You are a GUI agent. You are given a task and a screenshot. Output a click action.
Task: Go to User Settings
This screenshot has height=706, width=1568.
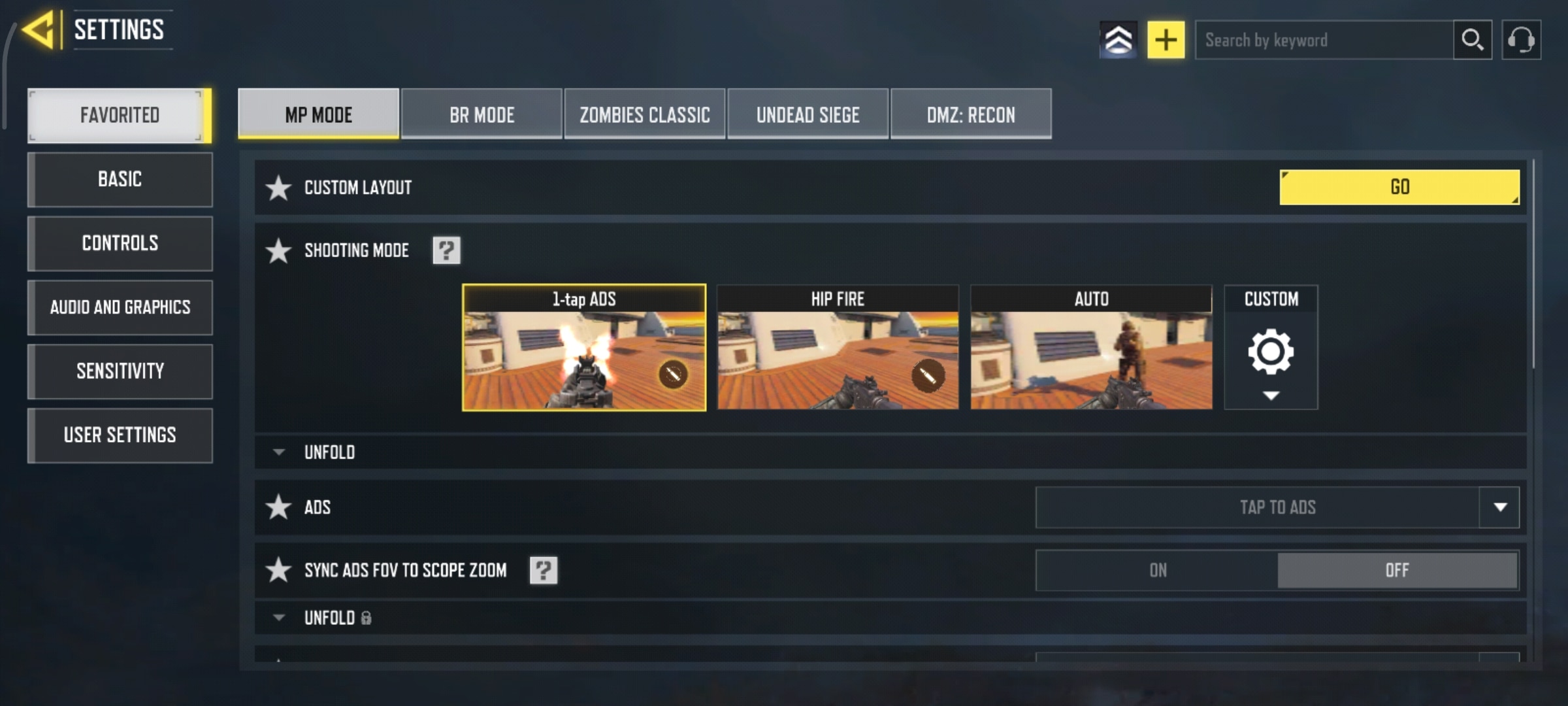click(120, 435)
